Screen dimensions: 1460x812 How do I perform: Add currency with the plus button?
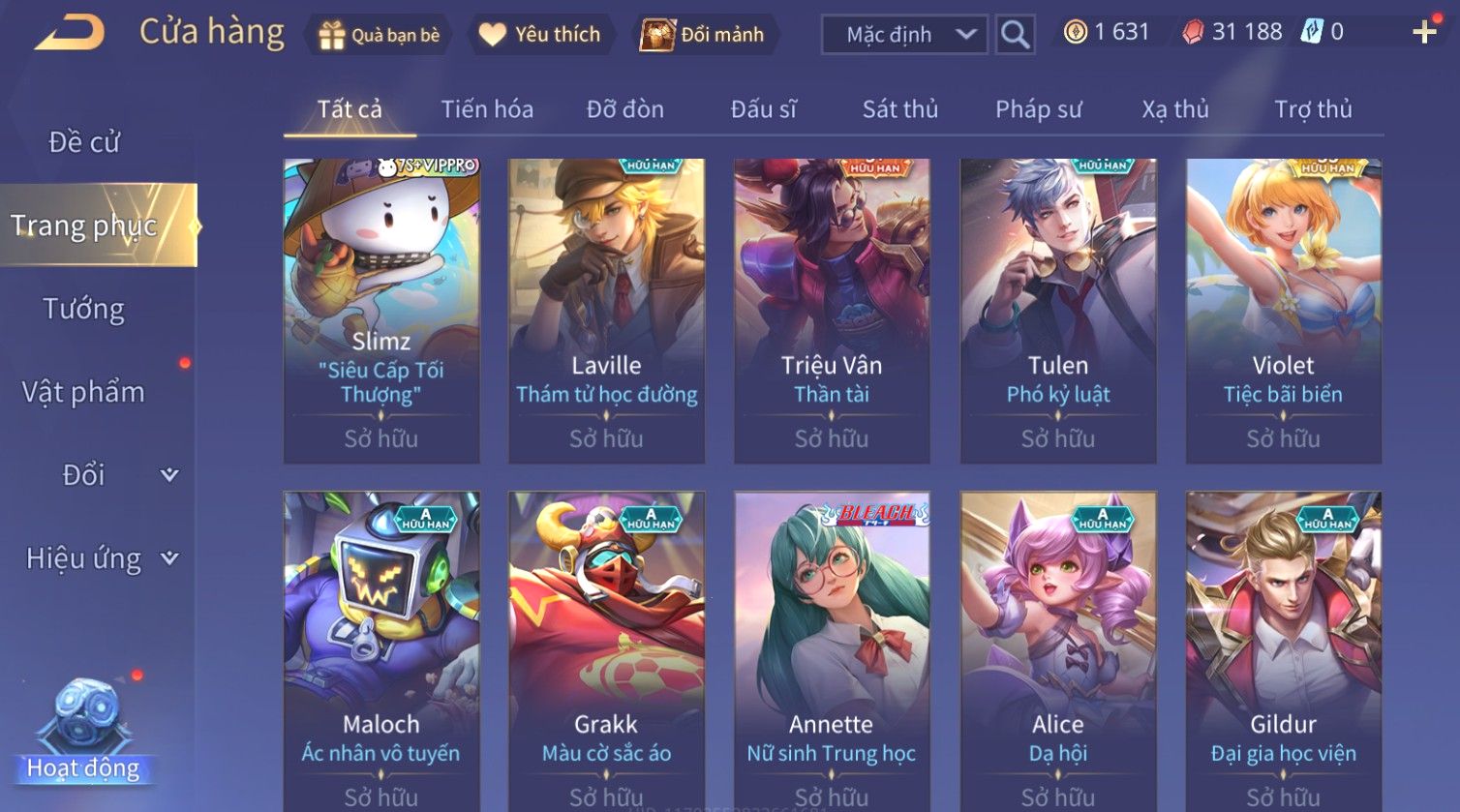click(1424, 33)
